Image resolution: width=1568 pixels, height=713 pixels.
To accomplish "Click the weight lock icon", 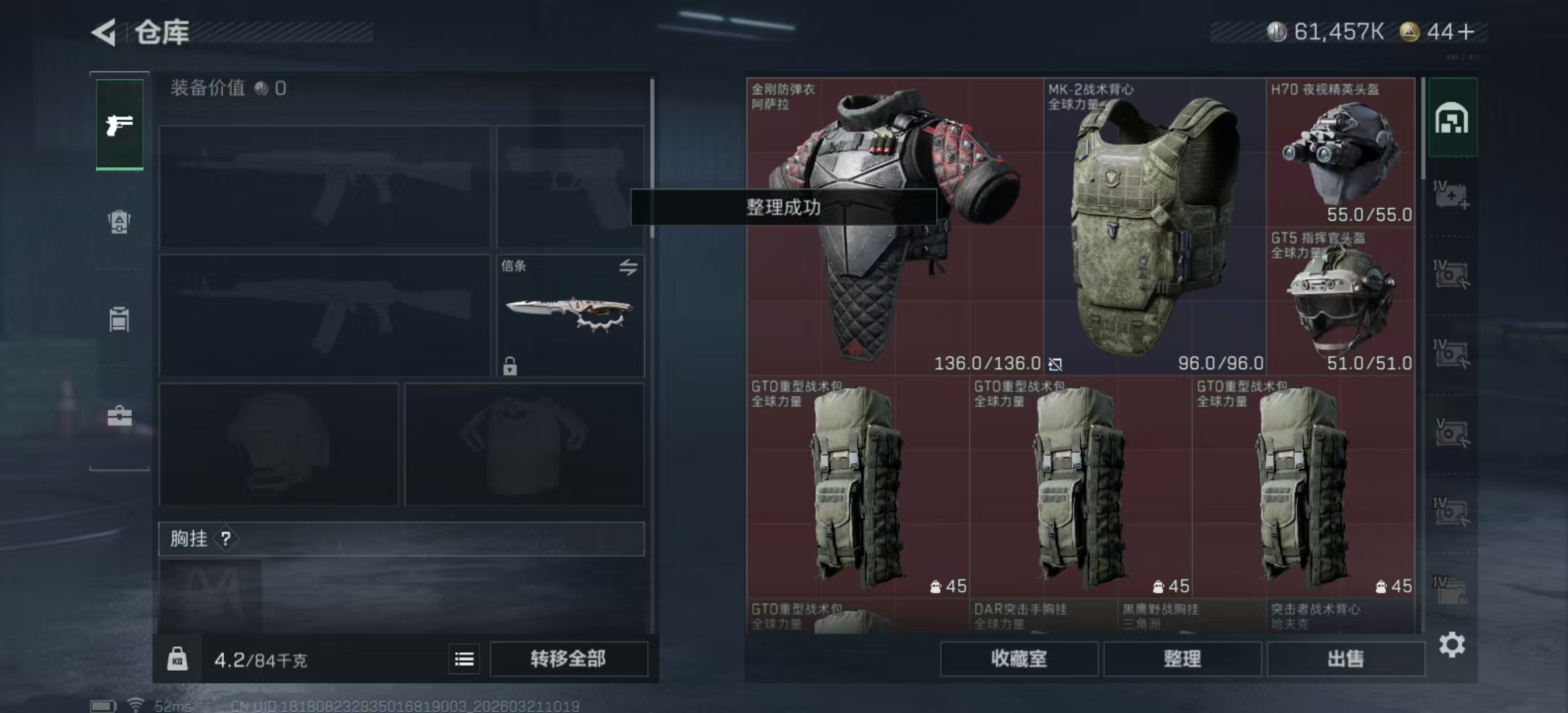I will pyautogui.click(x=177, y=659).
